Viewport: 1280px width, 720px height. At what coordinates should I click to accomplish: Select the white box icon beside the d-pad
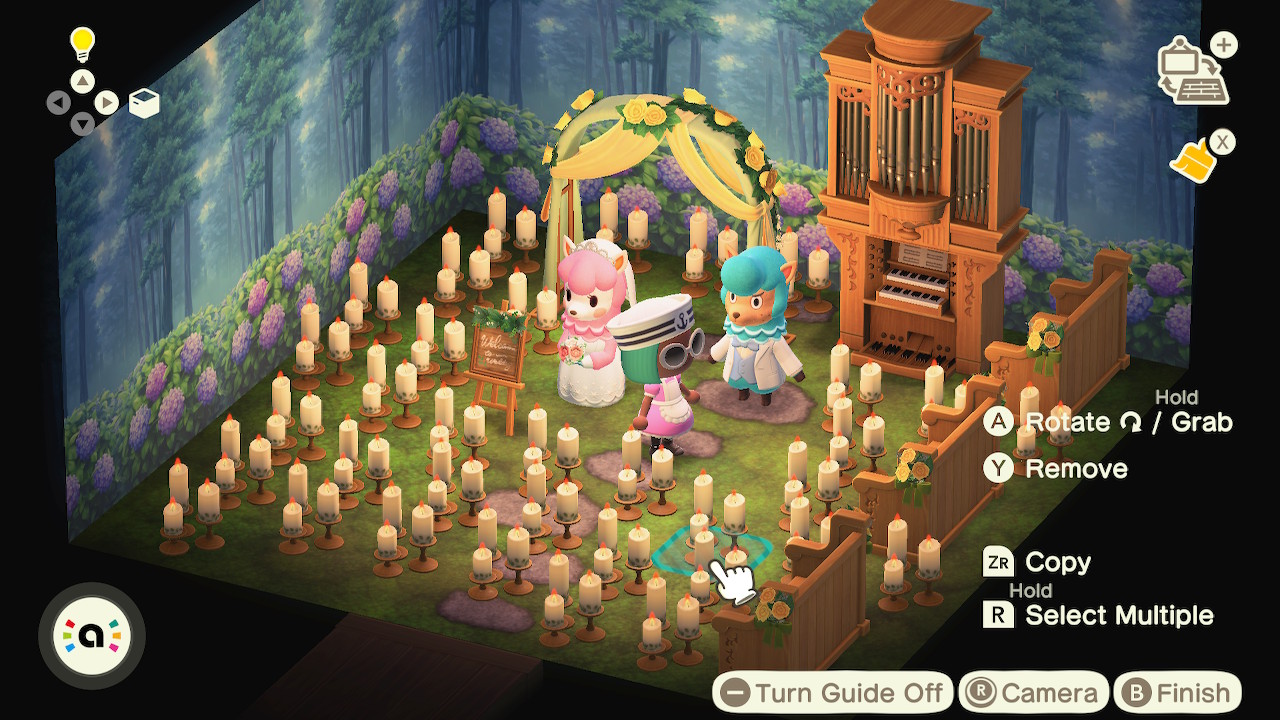click(144, 103)
